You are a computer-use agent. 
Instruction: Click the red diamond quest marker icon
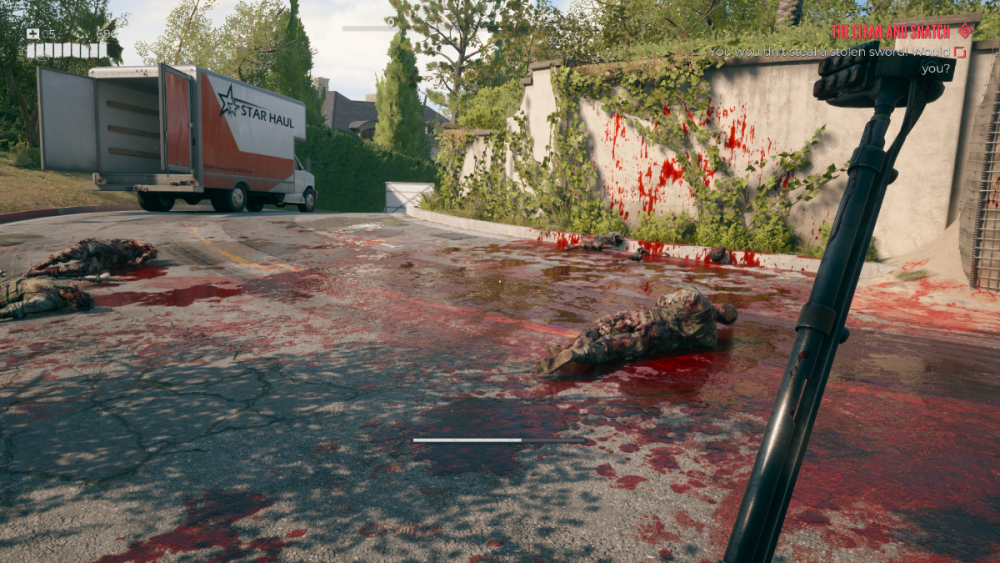click(965, 31)
